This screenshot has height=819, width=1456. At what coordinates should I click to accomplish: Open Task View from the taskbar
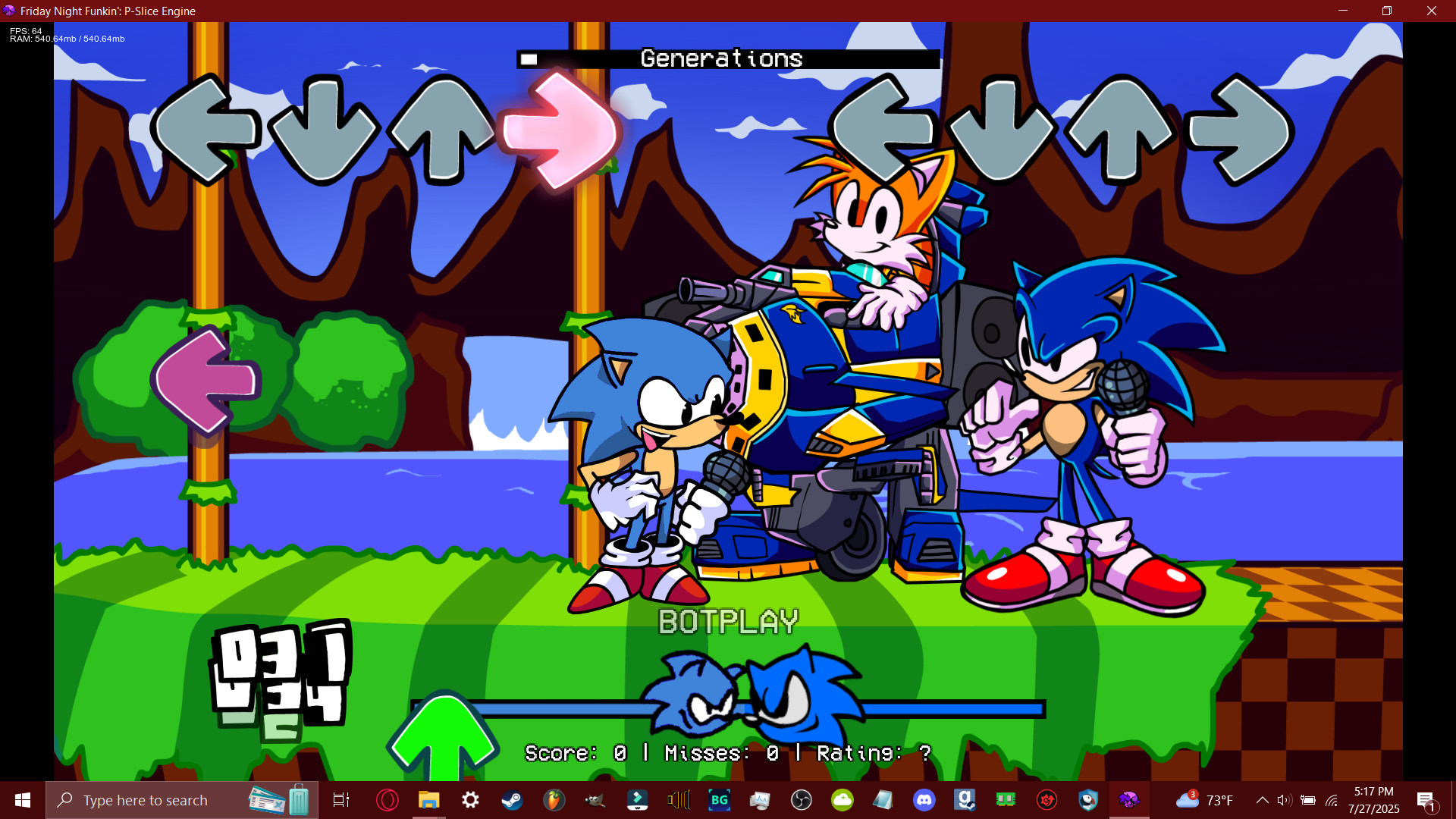click(340, 799)
